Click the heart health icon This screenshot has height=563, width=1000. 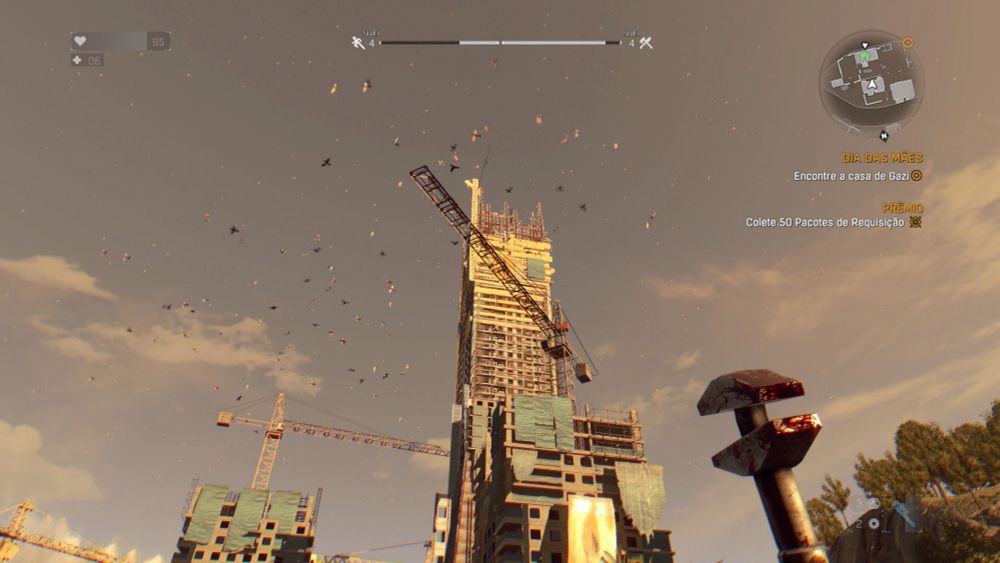80,41
